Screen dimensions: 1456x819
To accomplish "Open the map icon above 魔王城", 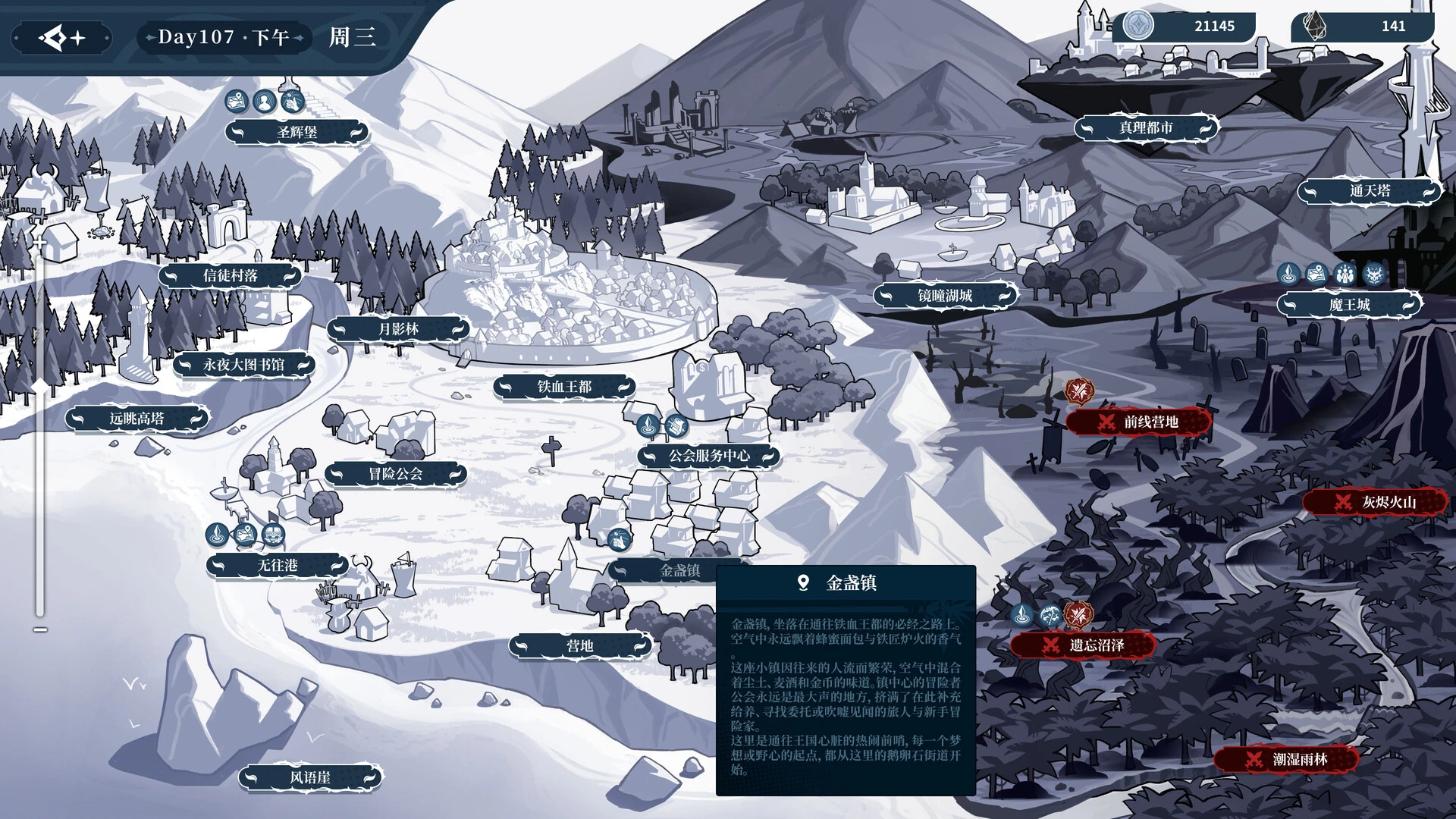I will (x=1316, y=274).
